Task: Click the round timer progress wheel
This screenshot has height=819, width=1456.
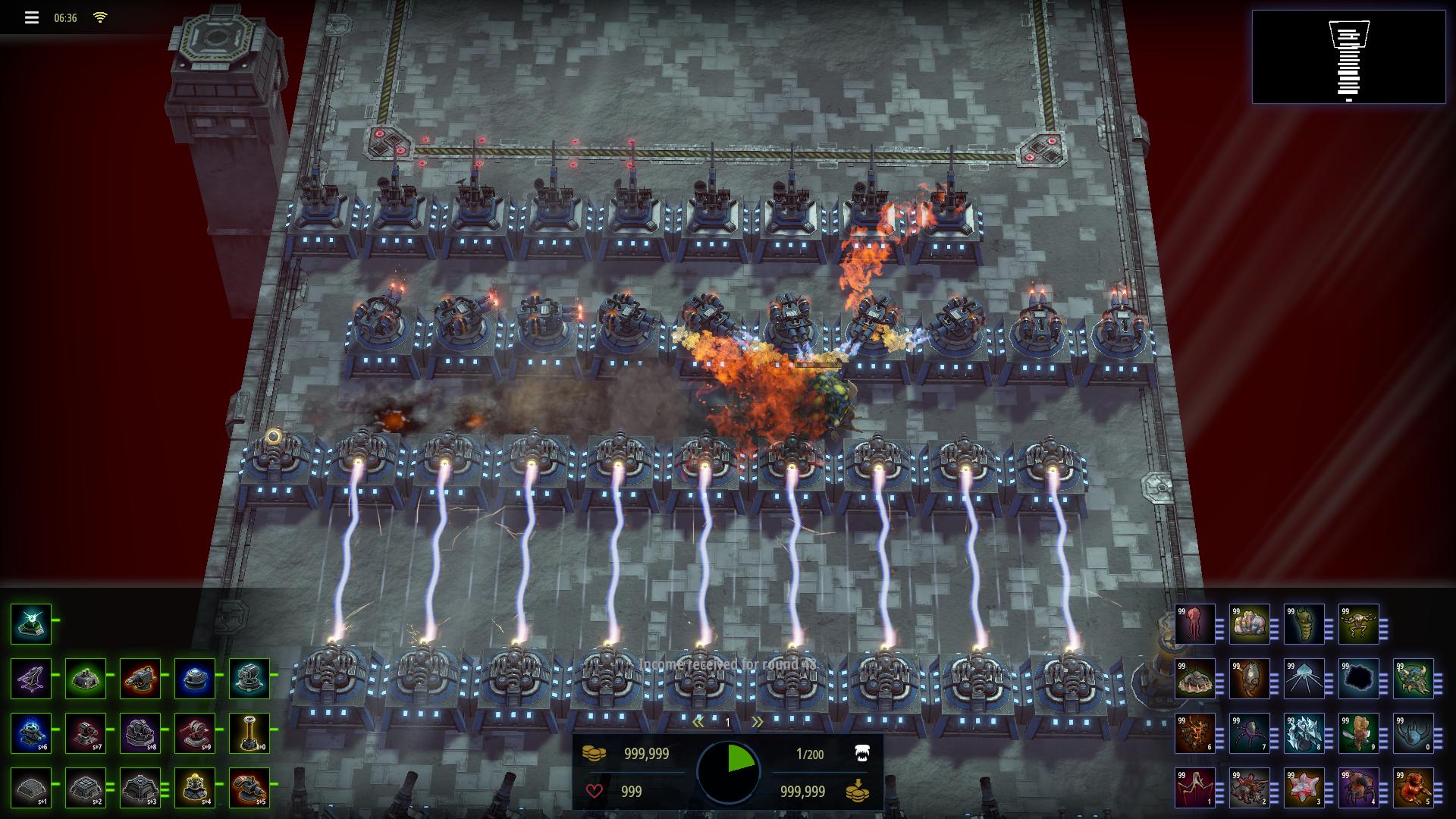Action: click(x=730, y=770)
